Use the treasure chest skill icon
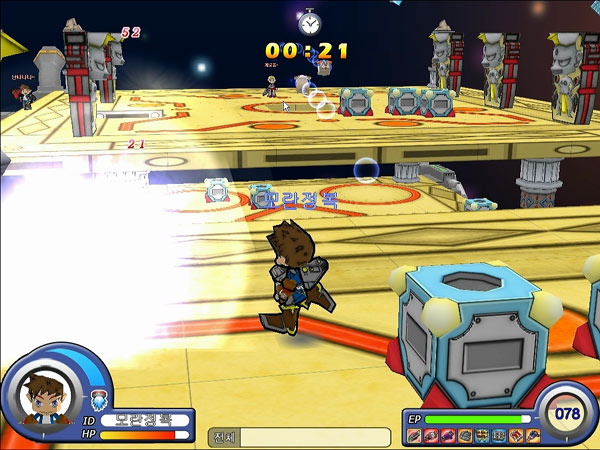600x450 pixels. point(481,436)
